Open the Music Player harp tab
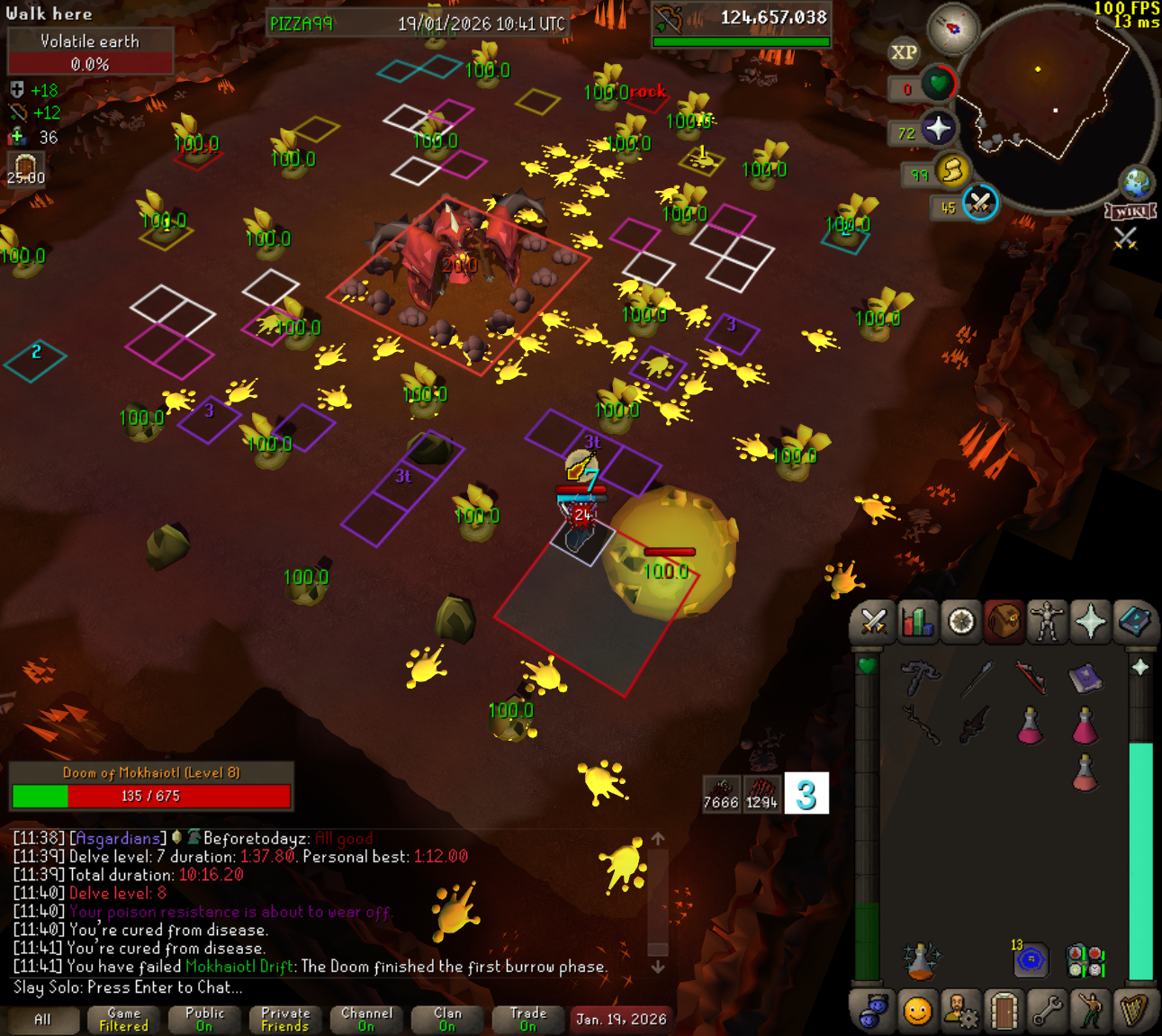The width and height of the screenshot is (1162, 1036). 1133,1011
